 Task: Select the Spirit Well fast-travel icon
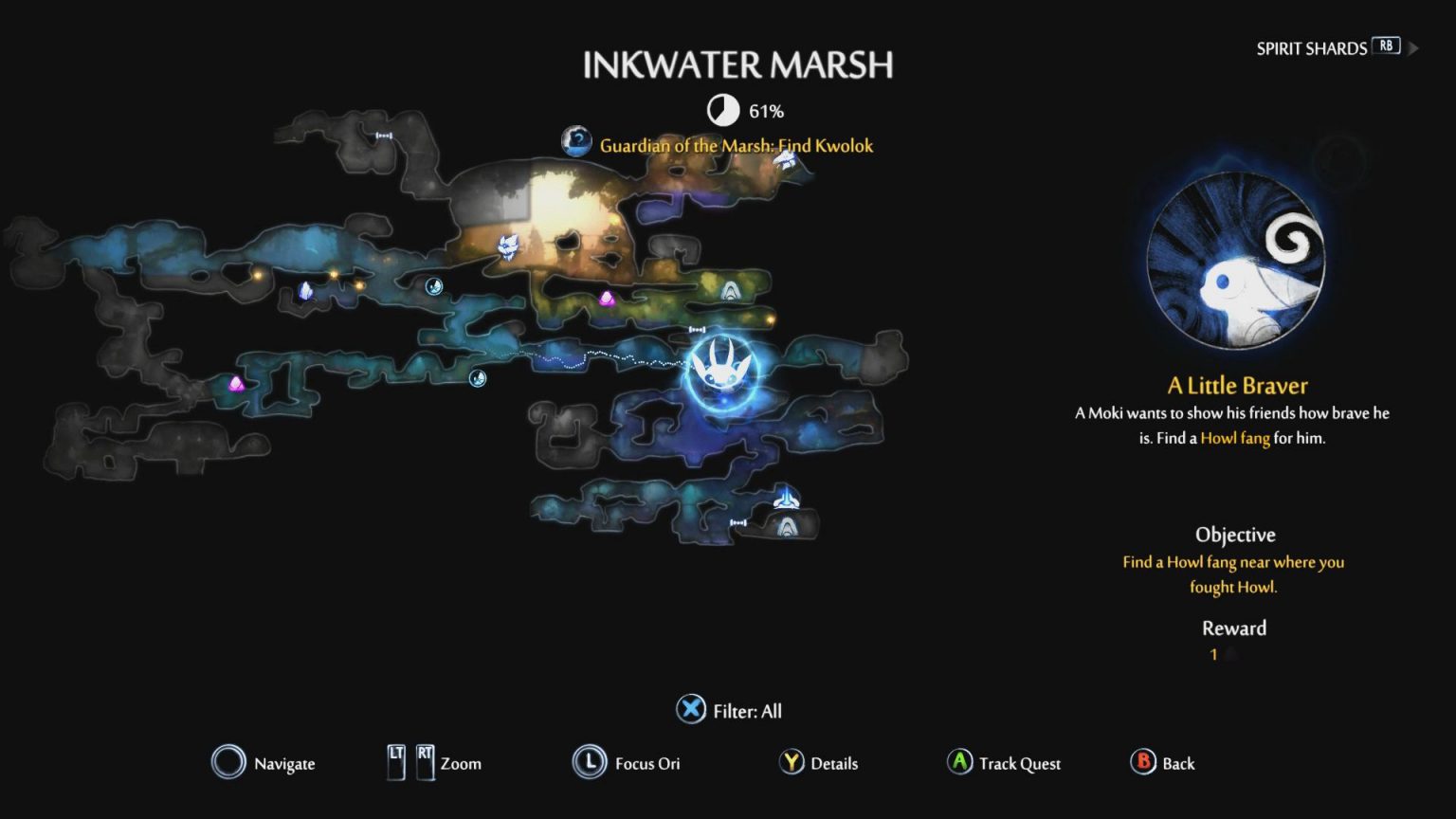click(x=785, y=500)
